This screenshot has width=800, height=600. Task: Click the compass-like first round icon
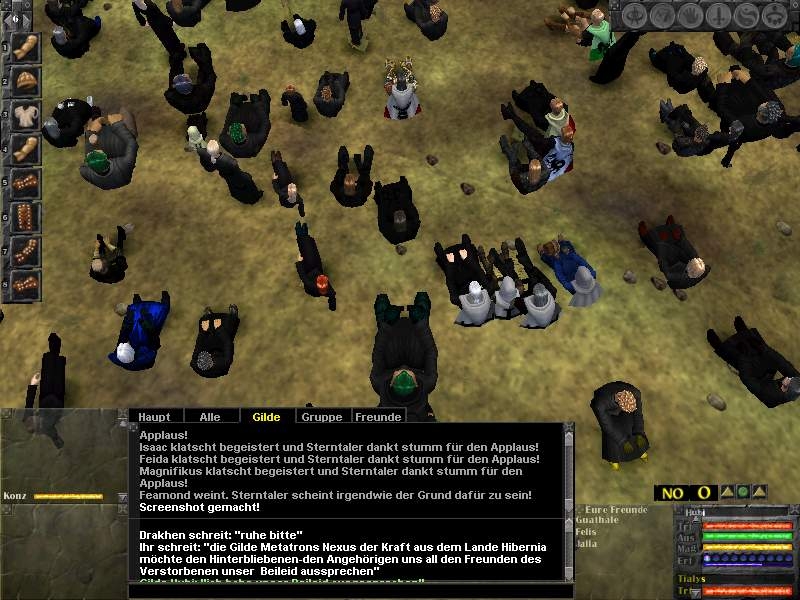coord(636,17)
